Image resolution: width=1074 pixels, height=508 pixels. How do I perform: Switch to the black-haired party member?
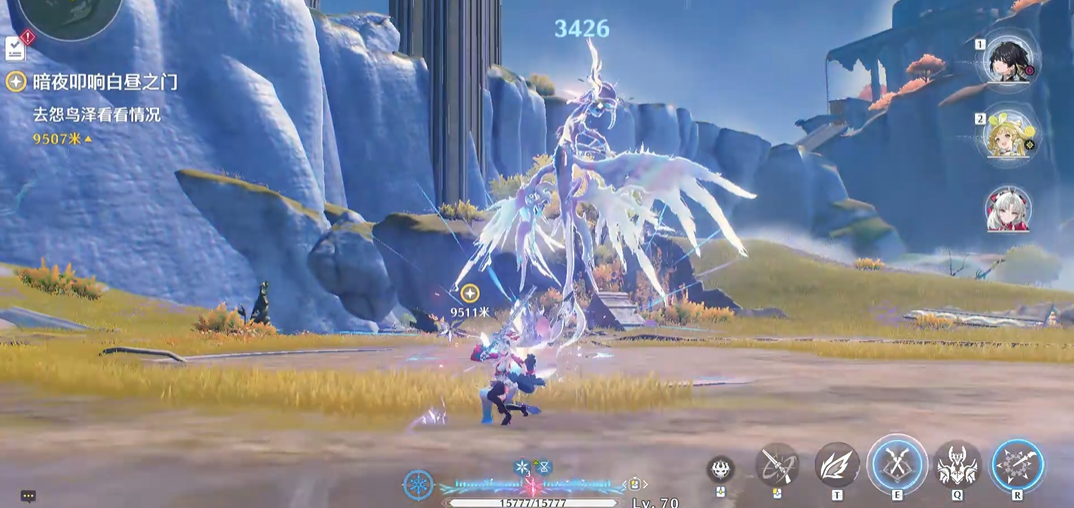click(1008, 60)
